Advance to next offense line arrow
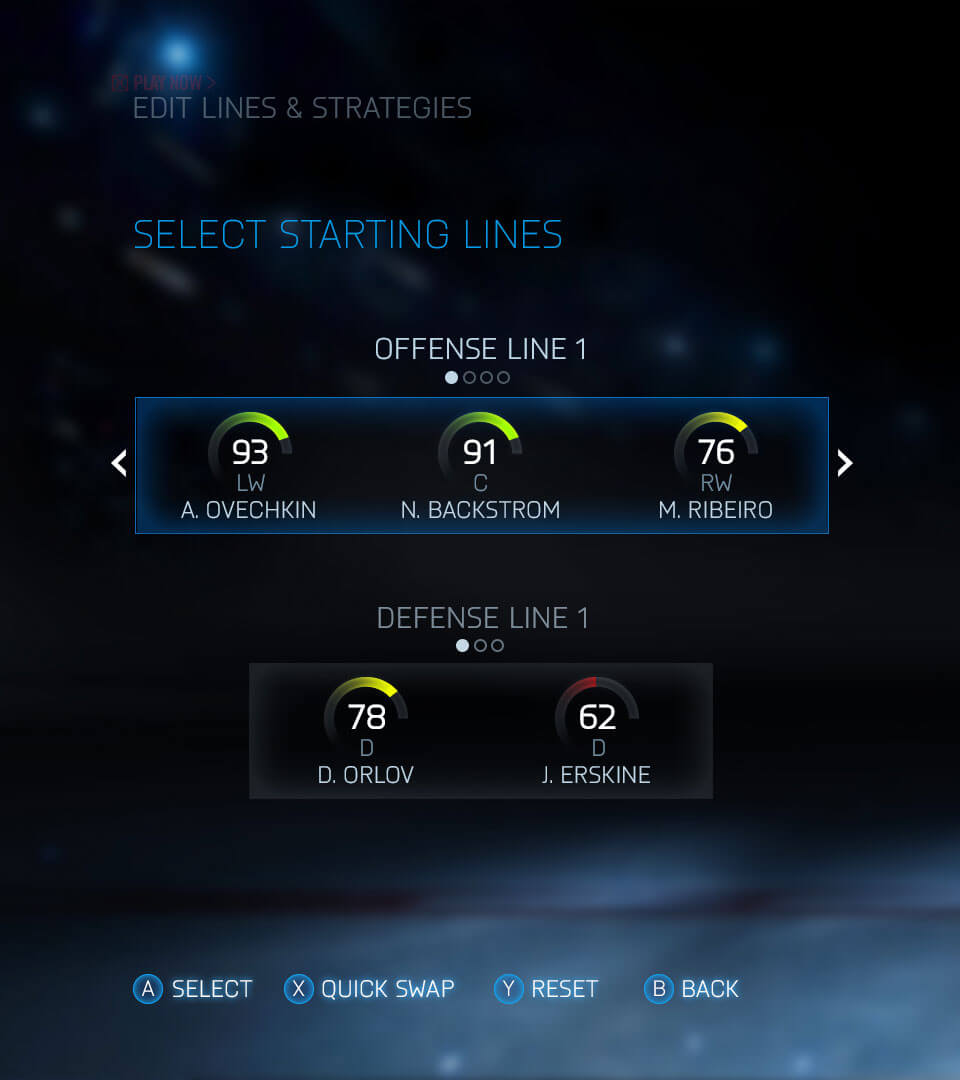Viewport: 960px width, 1080px height. [845, 463]
